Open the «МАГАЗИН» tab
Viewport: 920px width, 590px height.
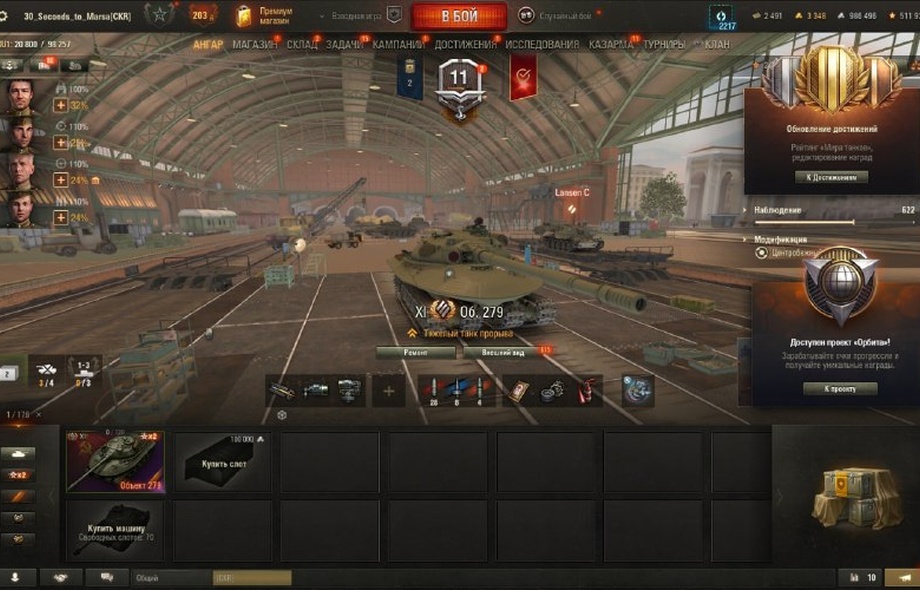click(x=256, y=45)
